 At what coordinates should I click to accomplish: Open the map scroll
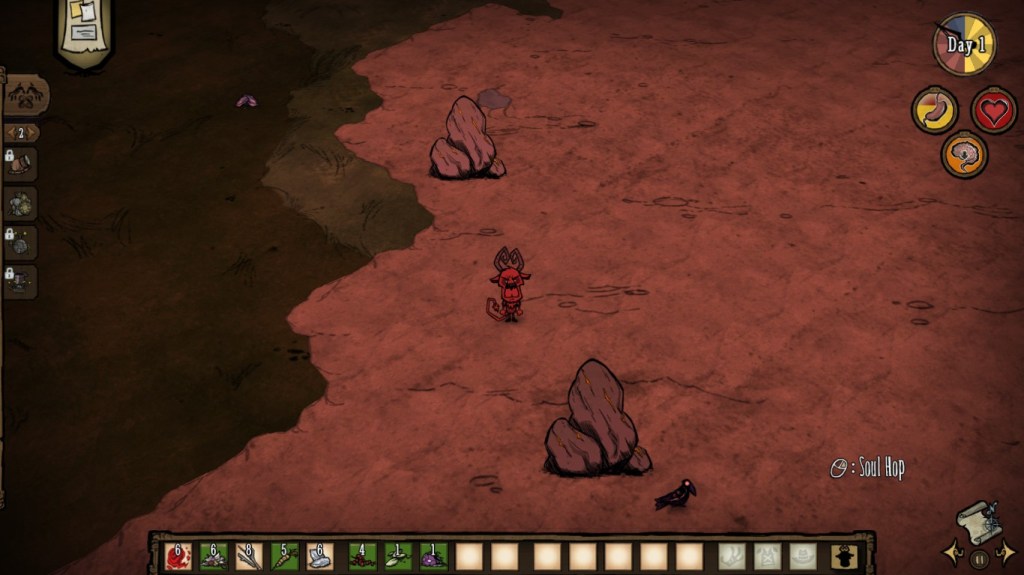977,521
